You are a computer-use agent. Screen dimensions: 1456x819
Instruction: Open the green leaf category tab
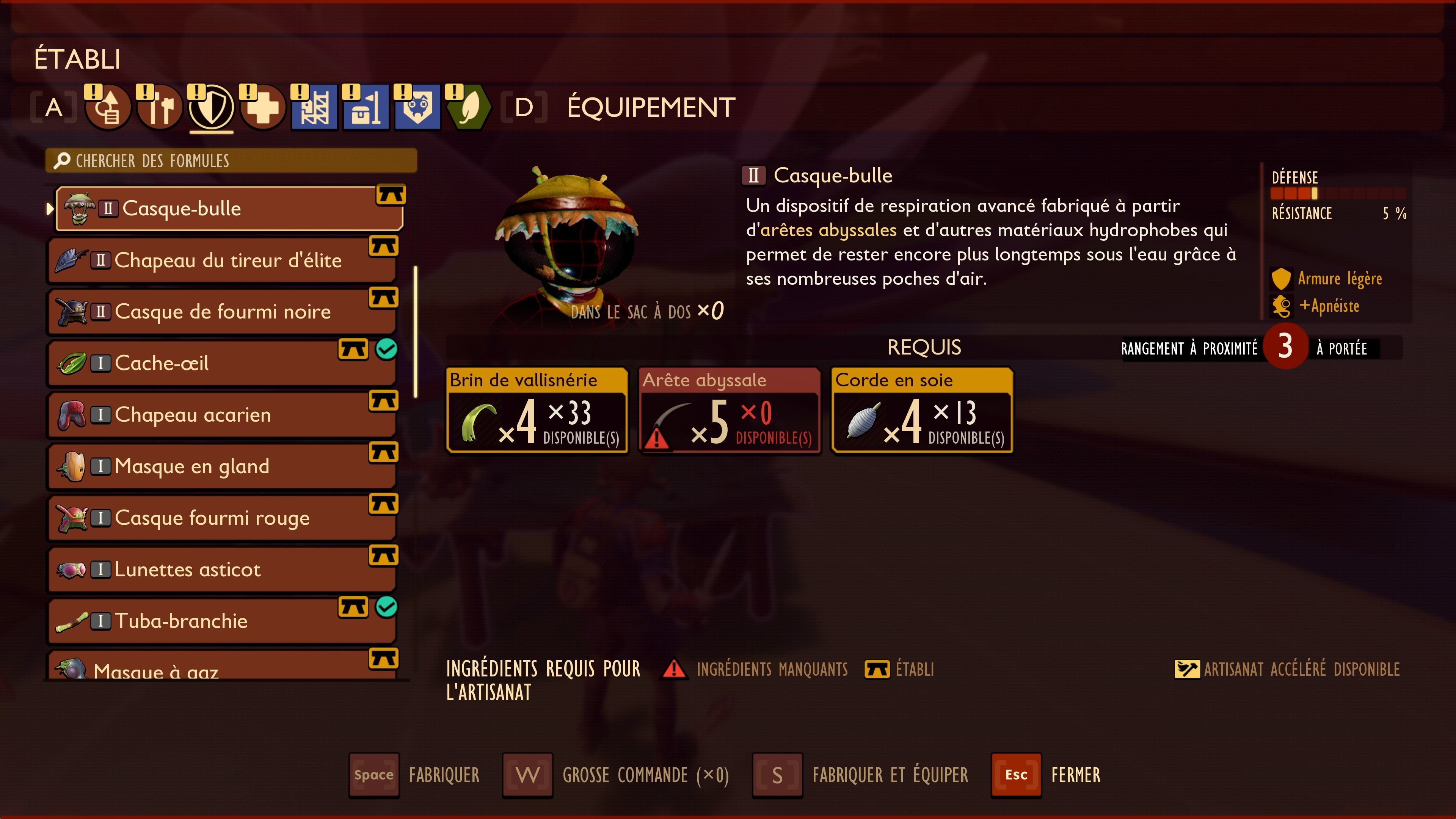pyautogui.click(x=469, y=107)
